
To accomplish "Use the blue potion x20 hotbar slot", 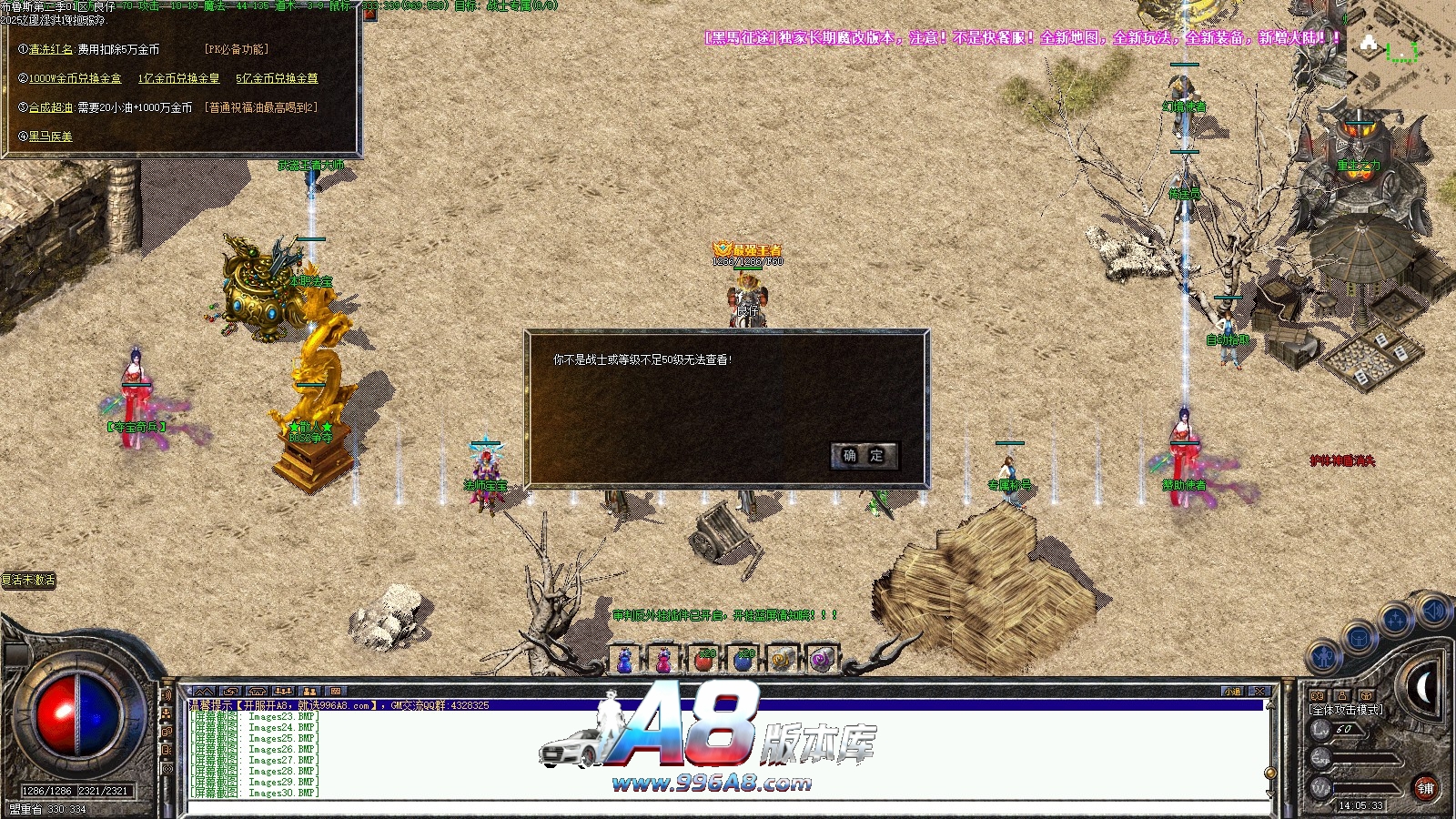I will click(743, 660).
